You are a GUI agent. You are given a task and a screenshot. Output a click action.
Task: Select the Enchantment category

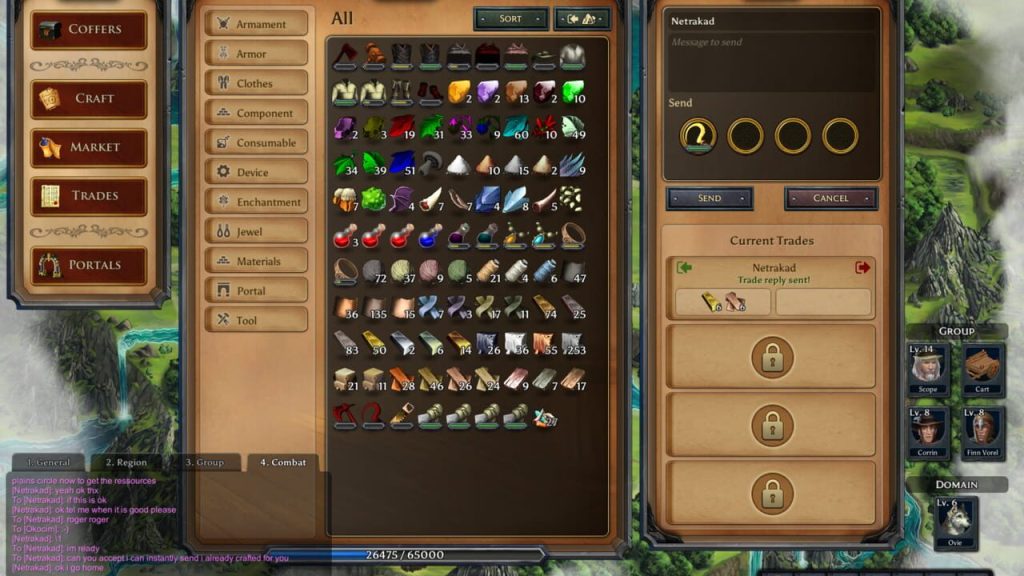[x=256, y=202]
